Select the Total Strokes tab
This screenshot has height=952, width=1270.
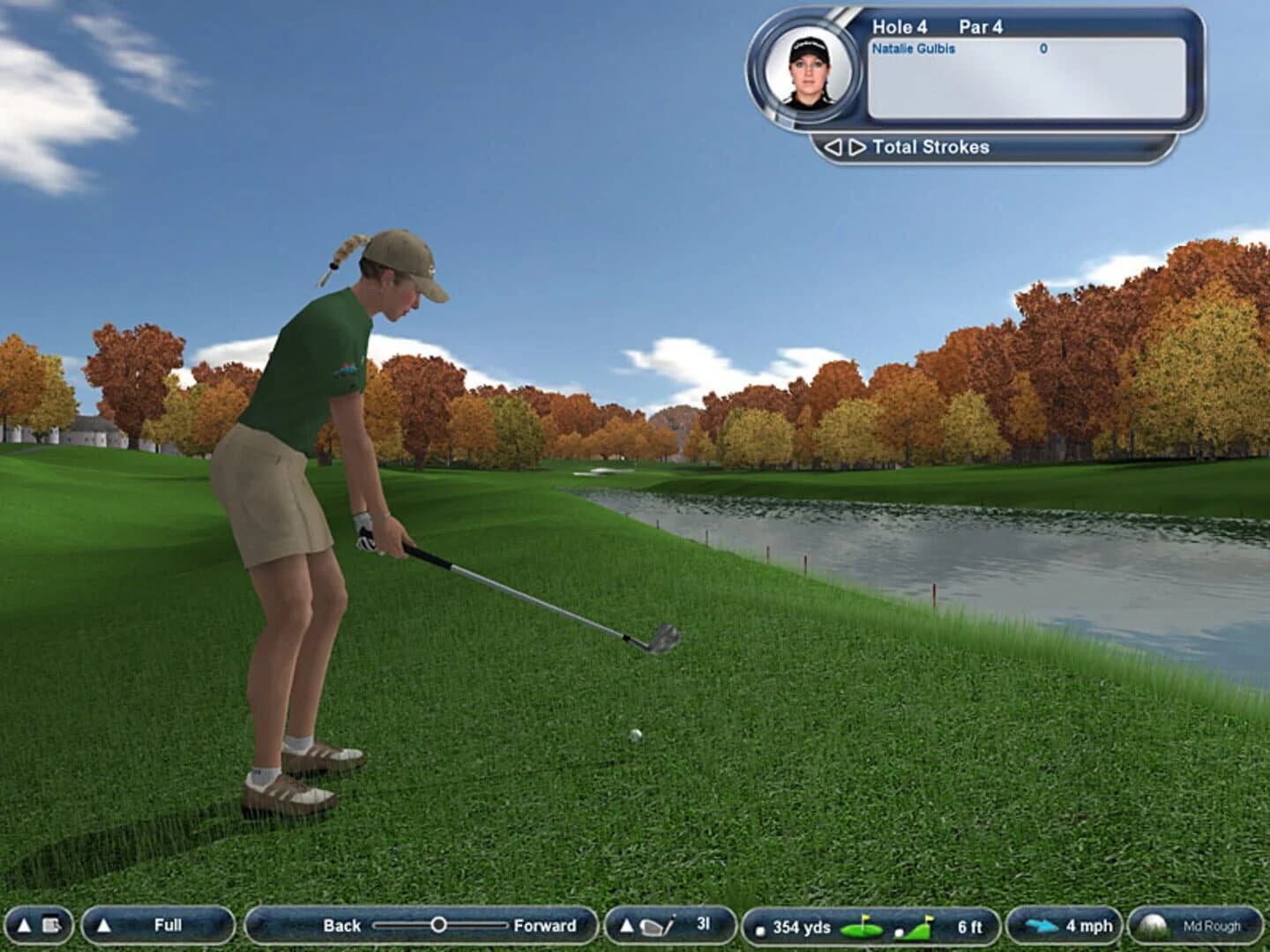point(930,146)
